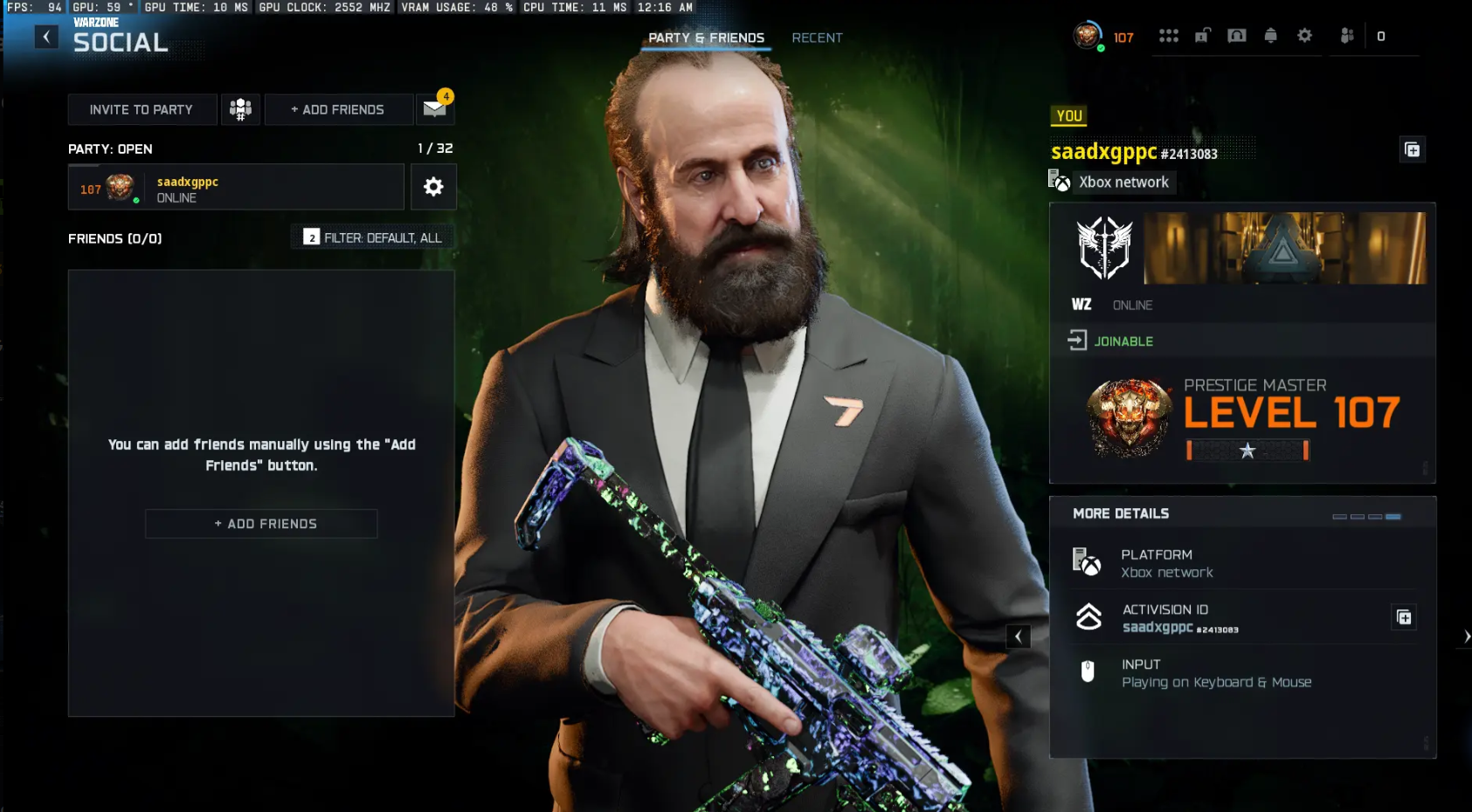
Task: Open the headset voice chat channel icon
Action: (x=1237, y=36)
